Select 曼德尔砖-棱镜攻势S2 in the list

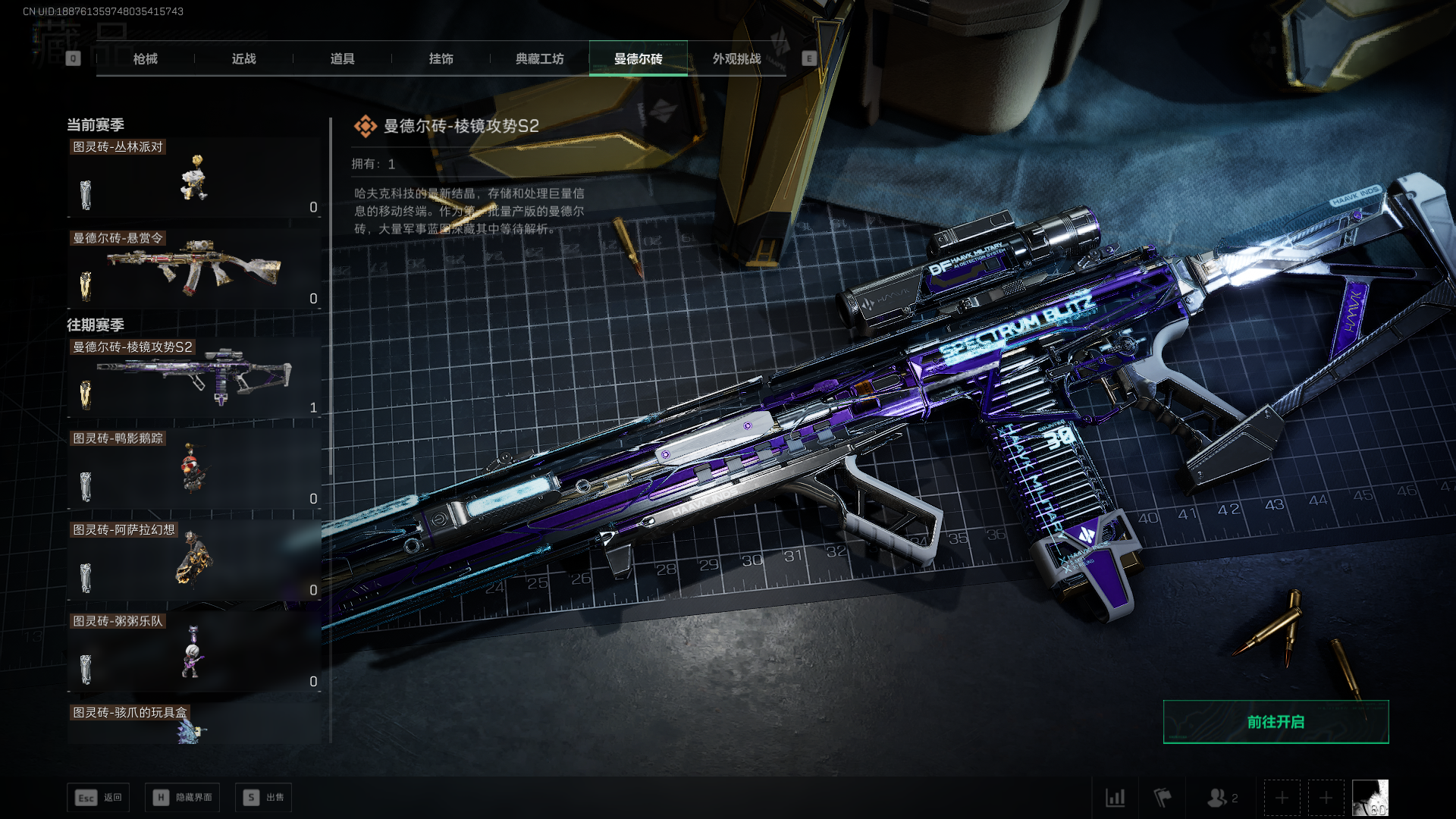click(194, 378)
